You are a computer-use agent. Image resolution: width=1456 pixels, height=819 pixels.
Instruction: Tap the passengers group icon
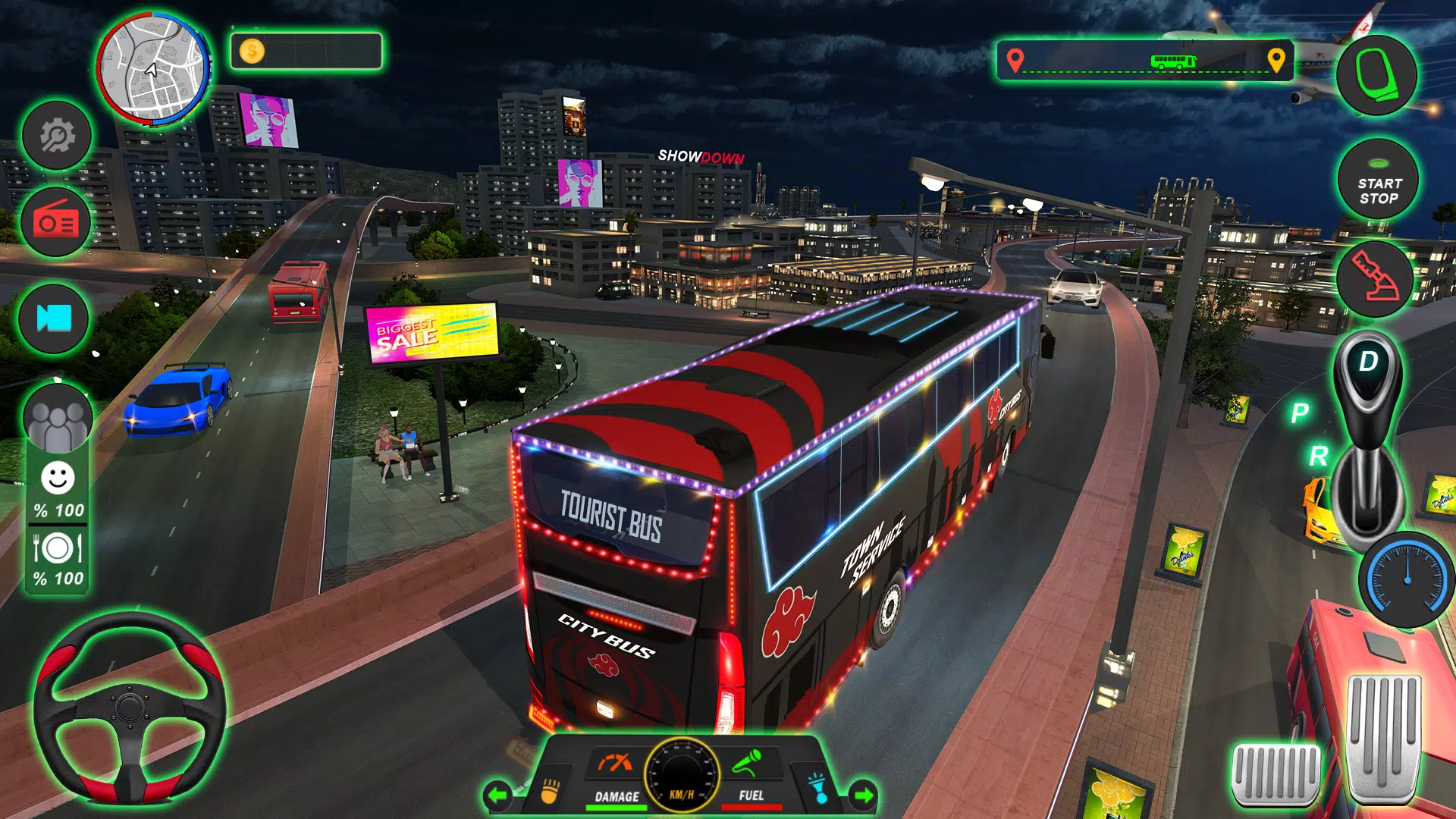[x=58, y=419]
